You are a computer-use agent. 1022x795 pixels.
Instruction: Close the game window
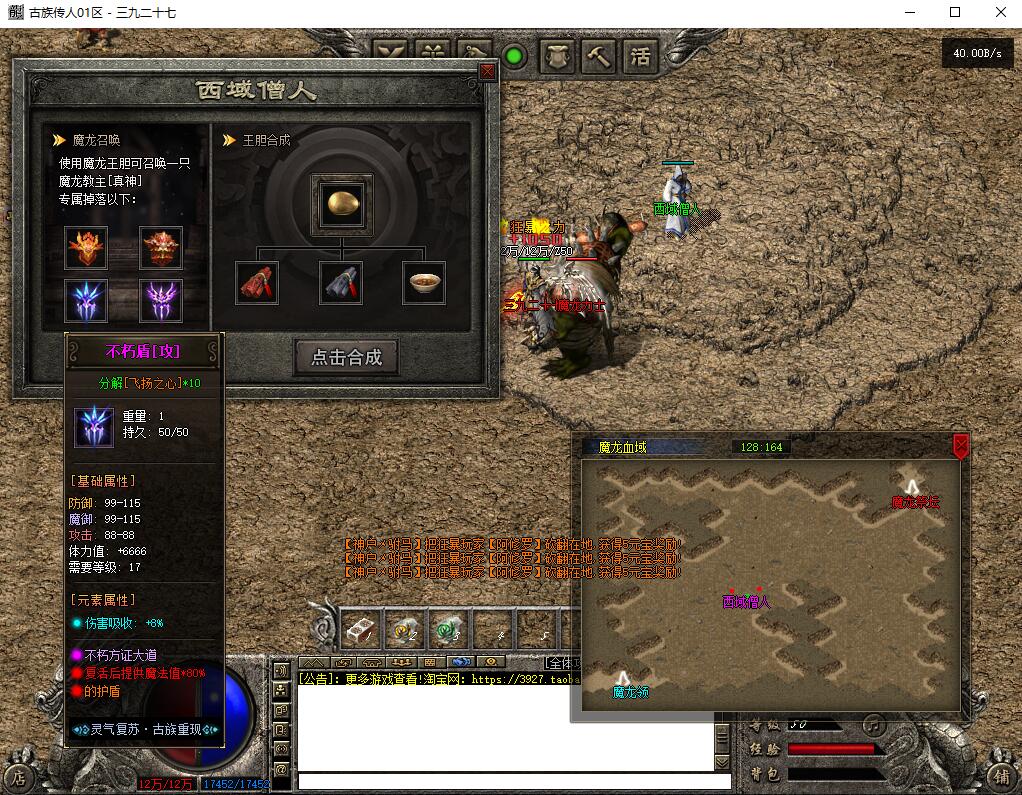(999, 12)
